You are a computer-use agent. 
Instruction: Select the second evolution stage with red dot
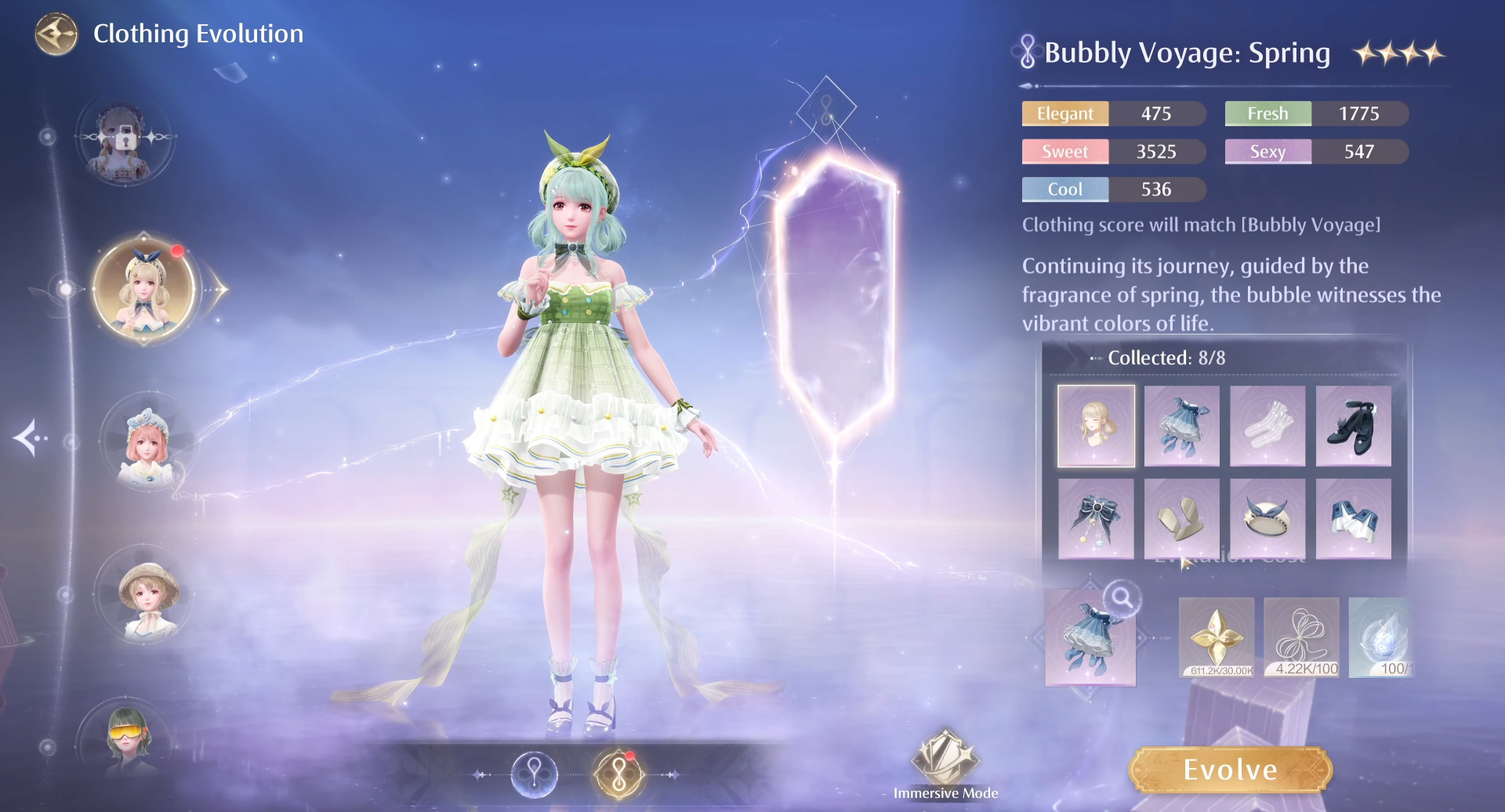(x=616, y=773)
